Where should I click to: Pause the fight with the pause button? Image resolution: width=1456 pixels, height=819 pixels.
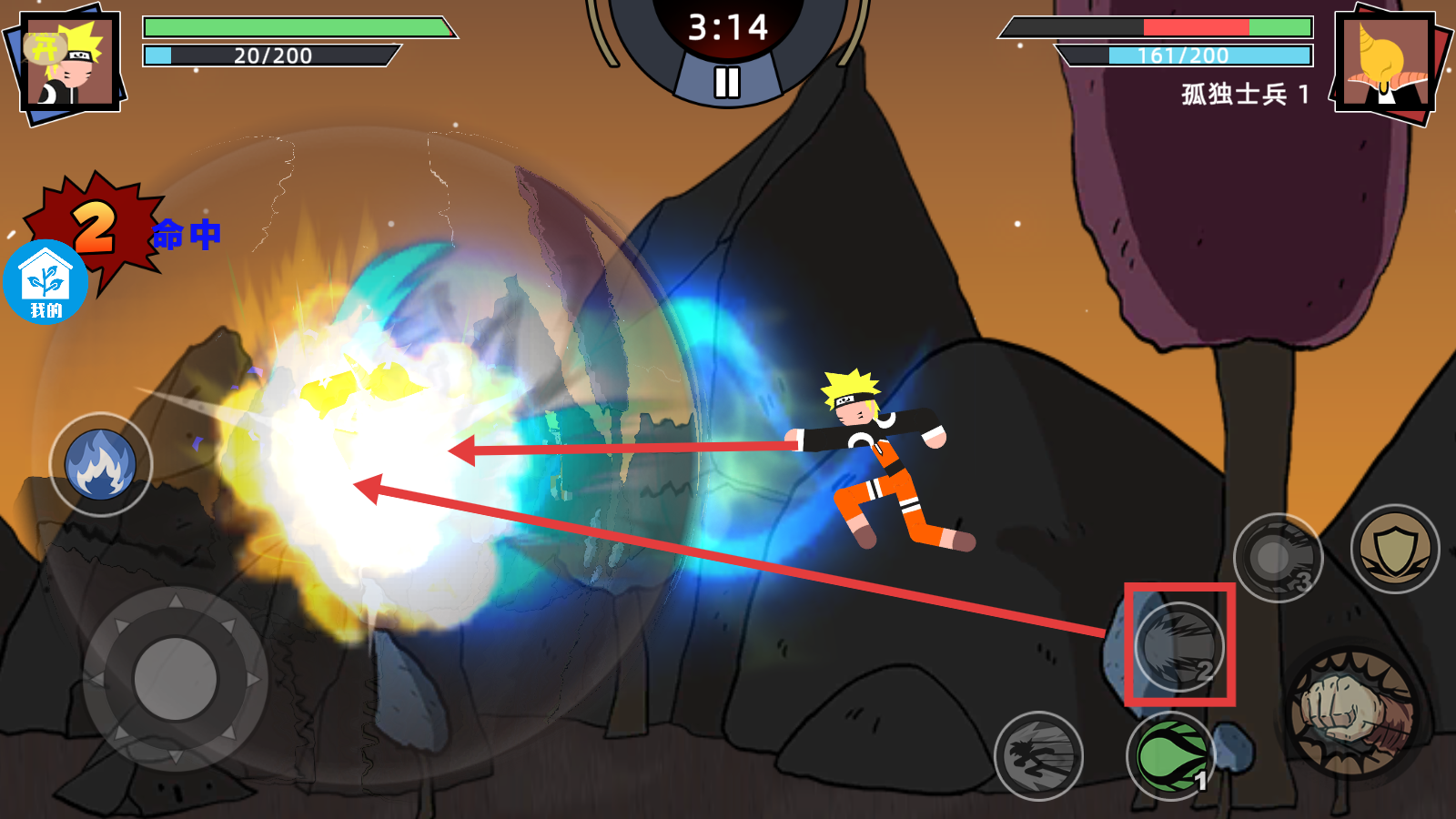click(x=726, y=82)
